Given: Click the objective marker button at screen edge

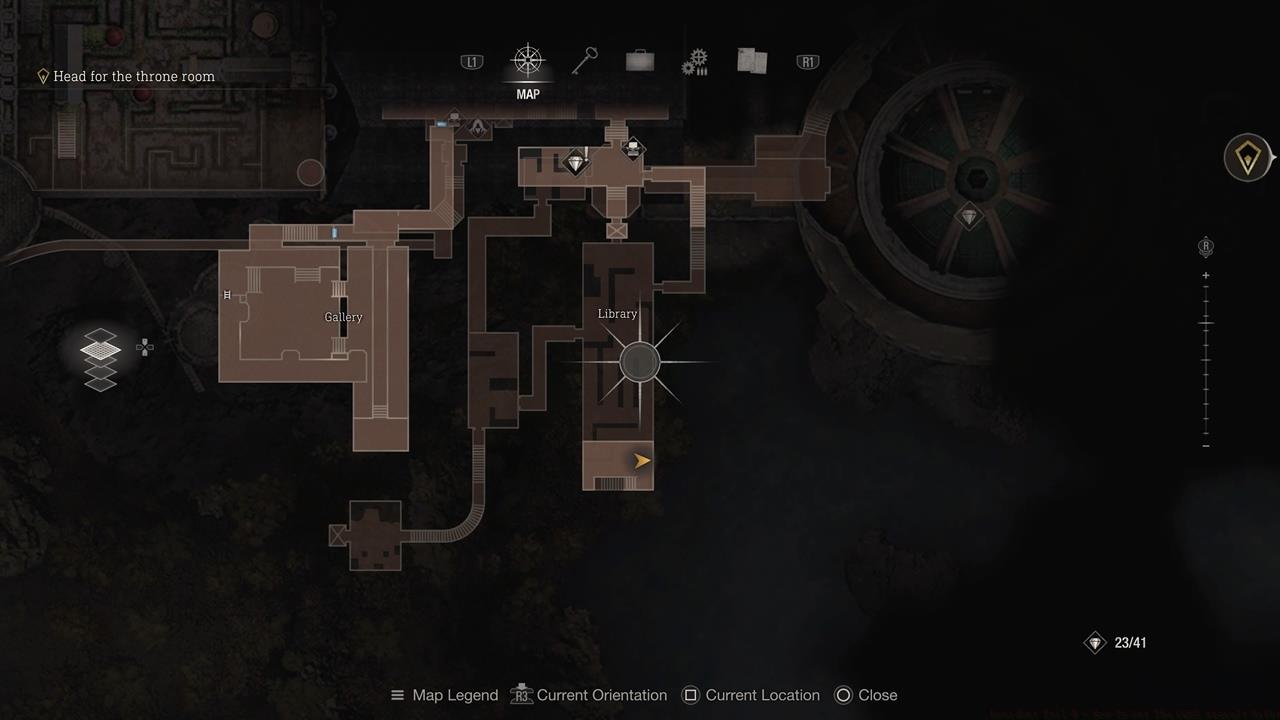Looking at the screenshot, I should point(1248,158).
